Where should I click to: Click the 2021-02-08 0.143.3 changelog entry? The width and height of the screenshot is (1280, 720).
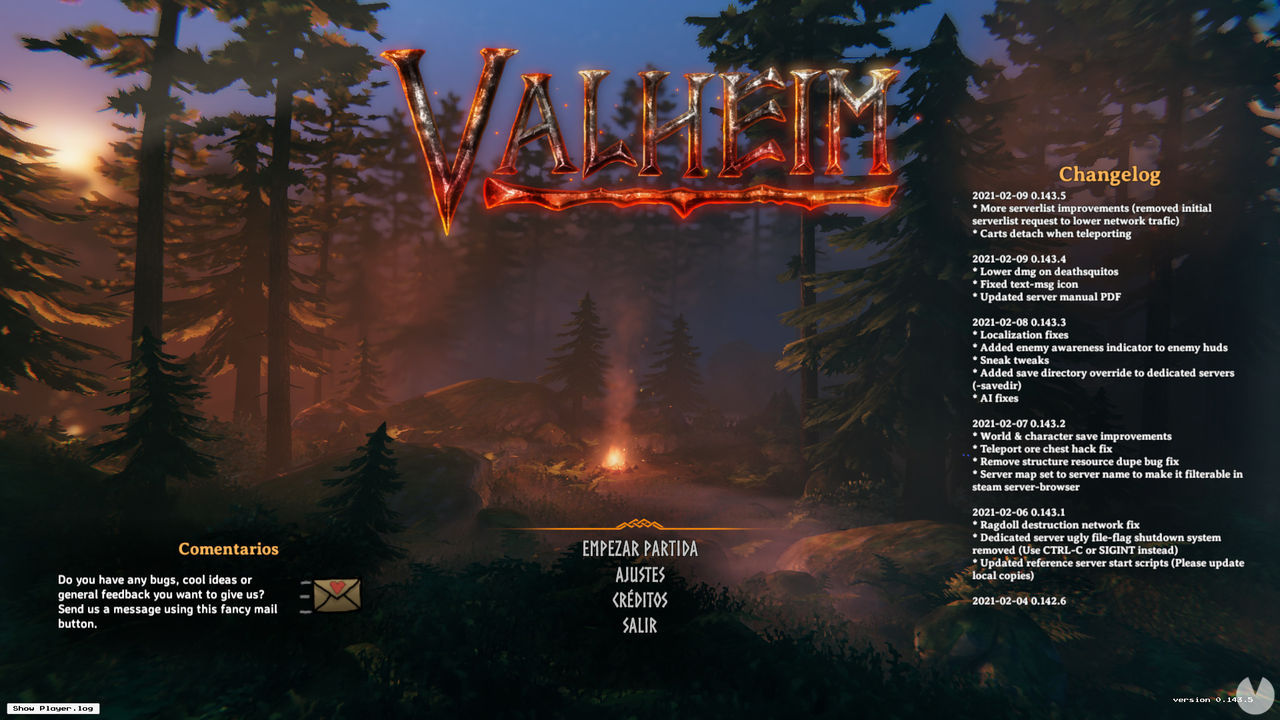[1019, 322]
